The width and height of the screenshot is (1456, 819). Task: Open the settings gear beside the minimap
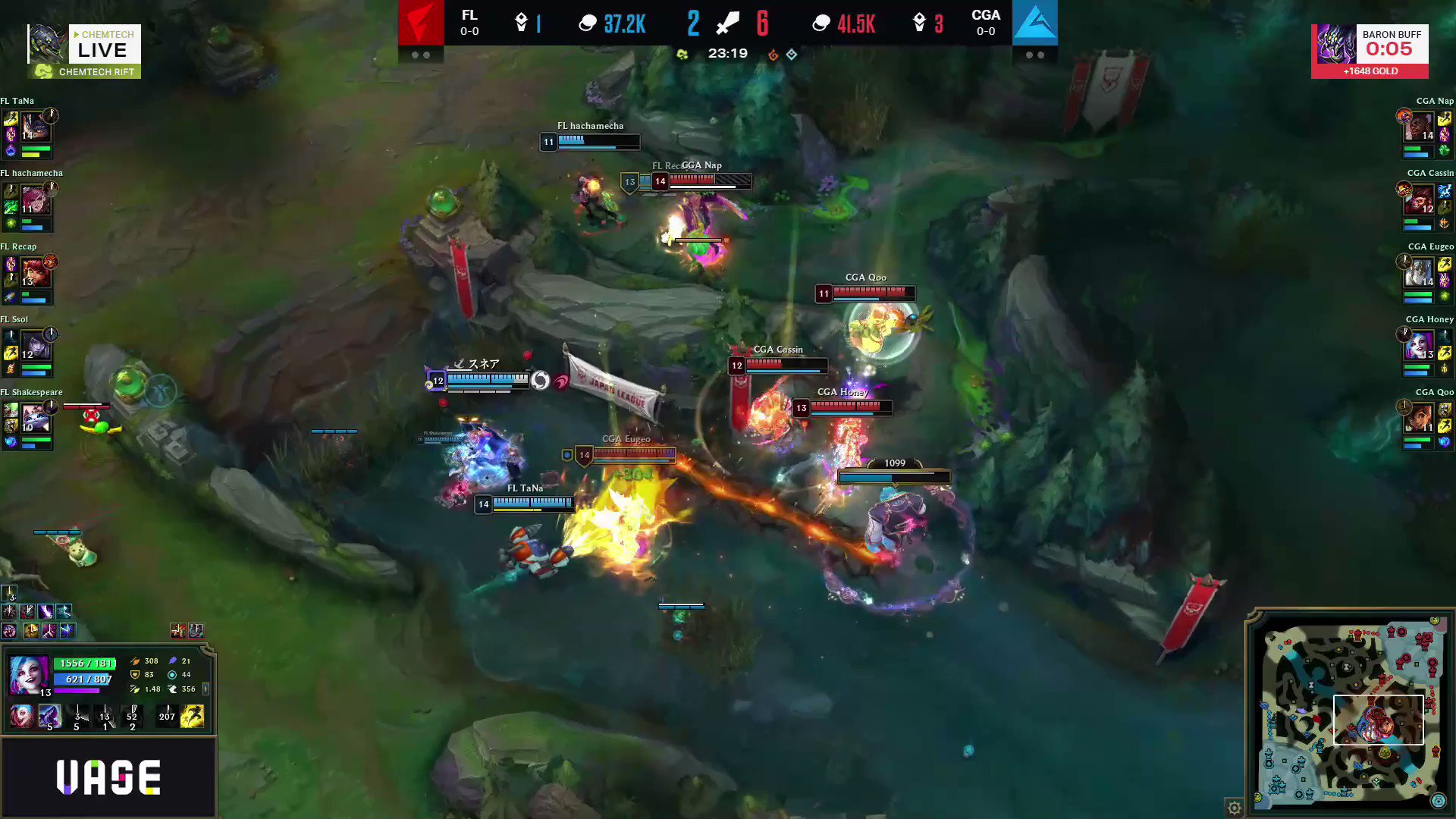coord(1234,808)
